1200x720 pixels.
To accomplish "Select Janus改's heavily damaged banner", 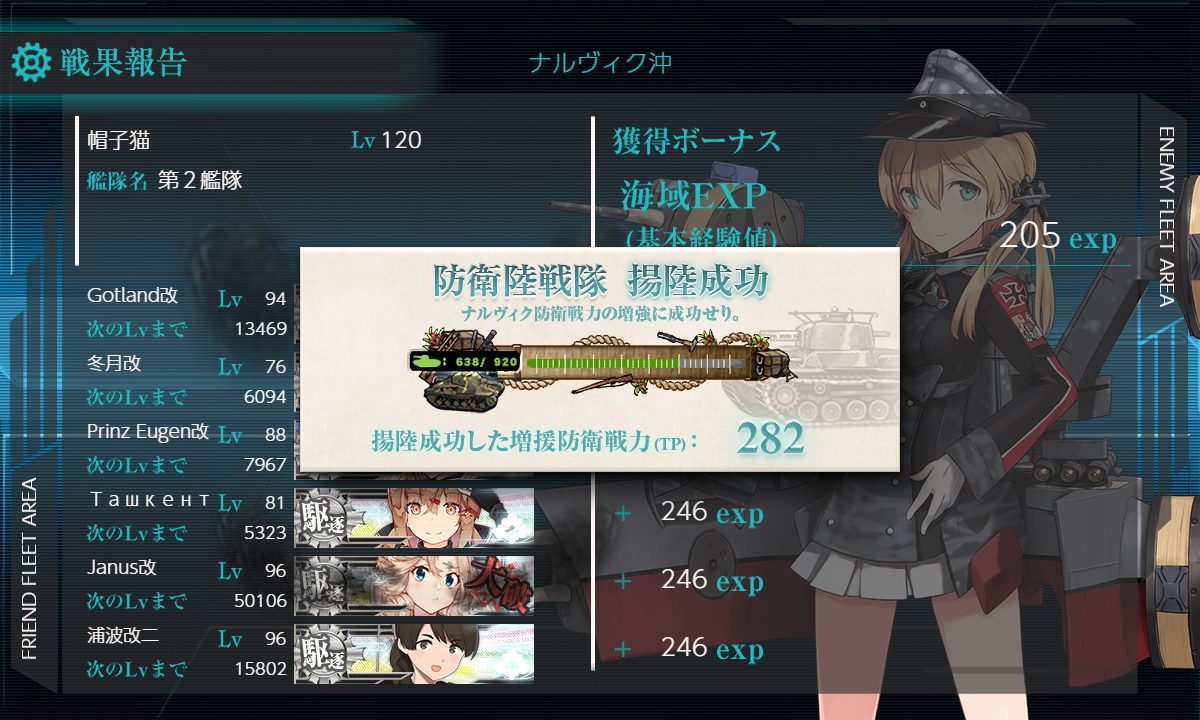I will (x=414, y=584).
